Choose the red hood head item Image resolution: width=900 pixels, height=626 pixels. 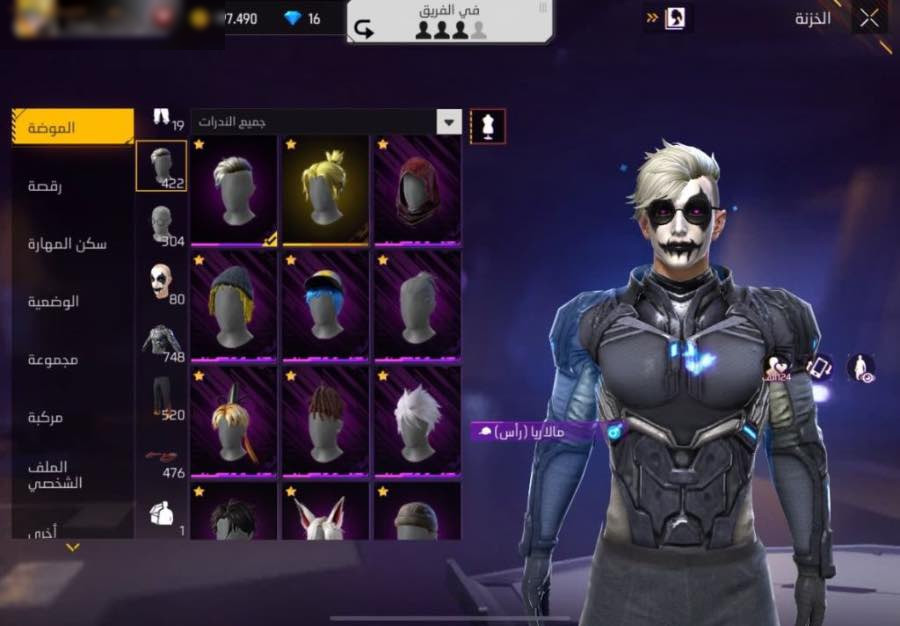click(x=417, y=190)
